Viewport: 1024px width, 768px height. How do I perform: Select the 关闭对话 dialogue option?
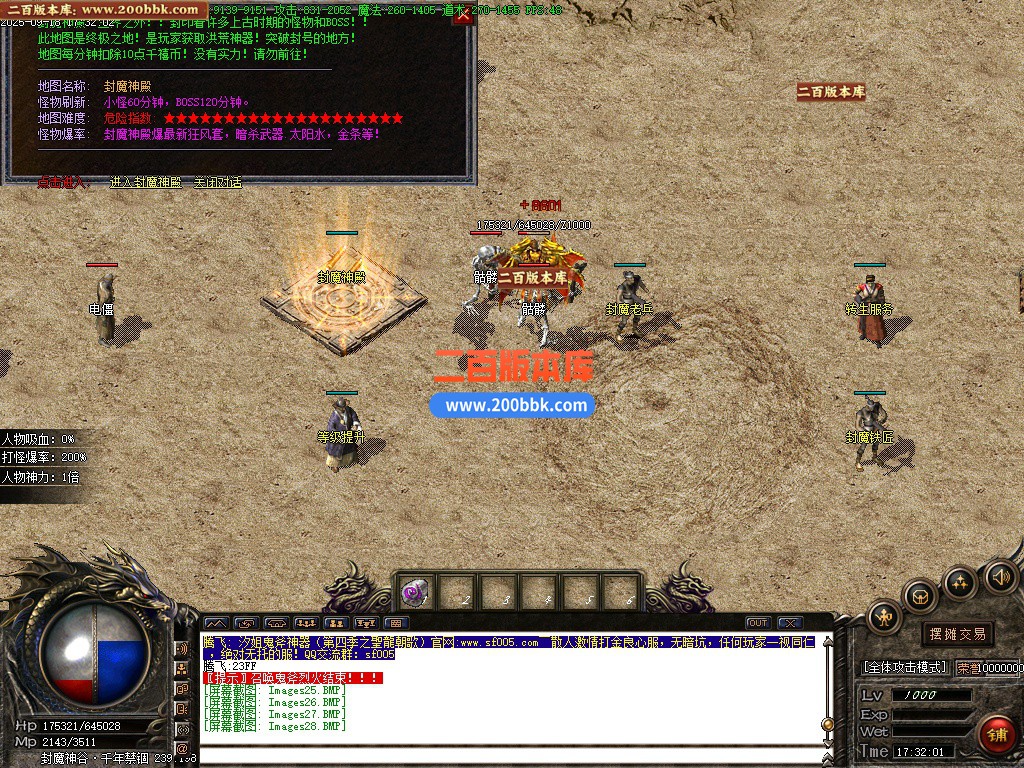pos(217,183)
